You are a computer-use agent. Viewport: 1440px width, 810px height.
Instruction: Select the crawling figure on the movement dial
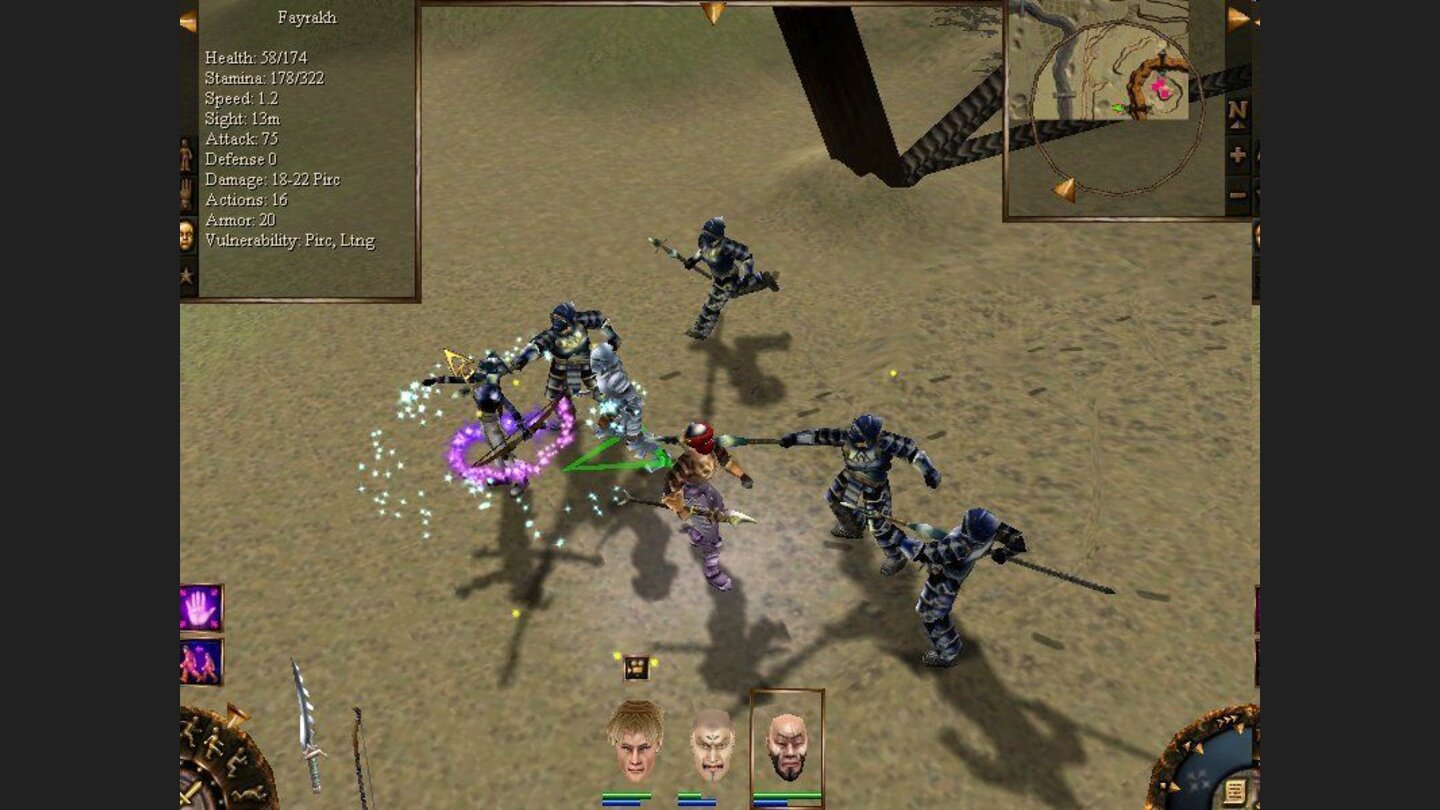(x=247, y=793)
